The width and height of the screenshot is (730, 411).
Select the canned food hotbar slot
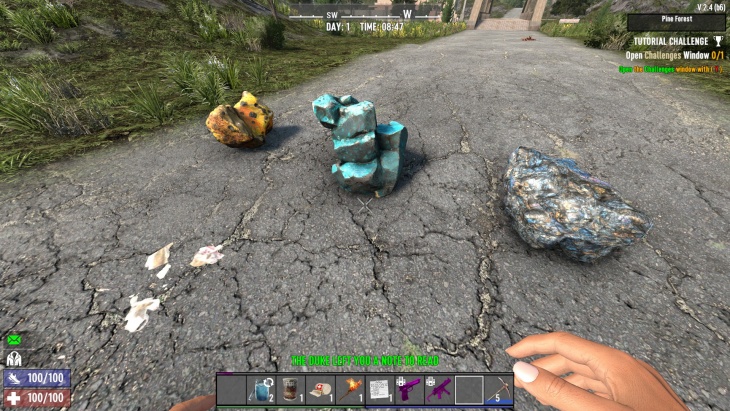pyautogui.click(x=291, y=389)
